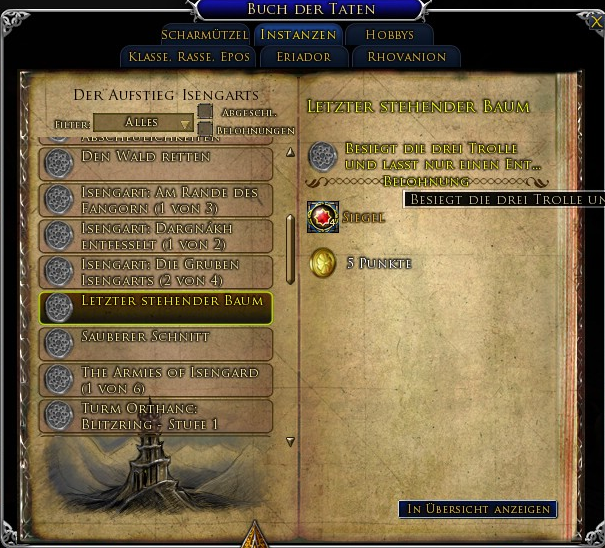This screenshot has height=548, width=605.
Task: Select the Klasse, Rasse, Epos tab
Action: (189, 57)
